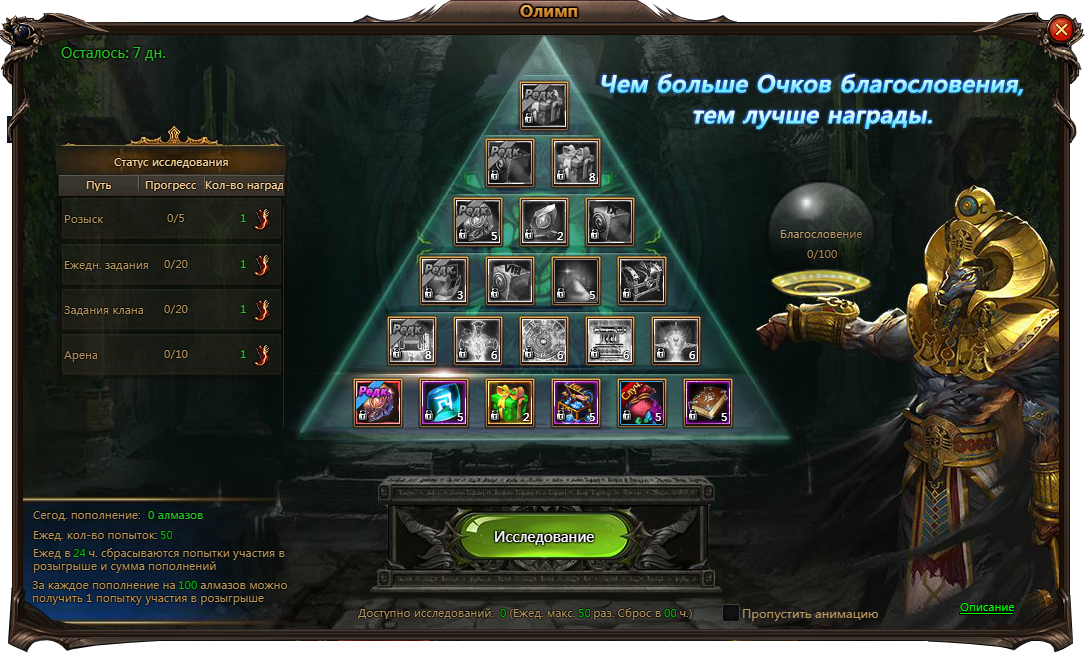View the blue rune stone reward
The height and width of the screenshot is (653, 1085).
click(x=444, y=403)
